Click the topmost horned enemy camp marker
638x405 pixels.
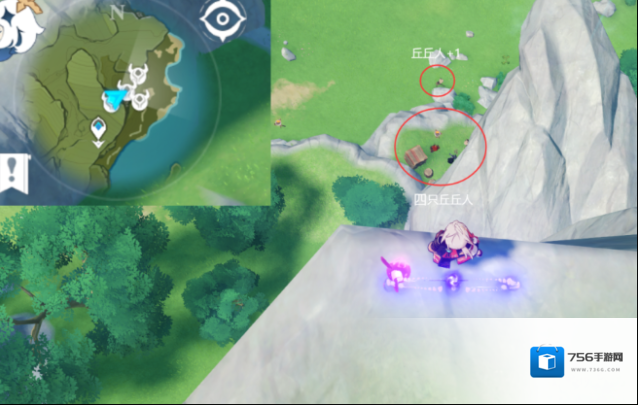click(x=135, y=74)
